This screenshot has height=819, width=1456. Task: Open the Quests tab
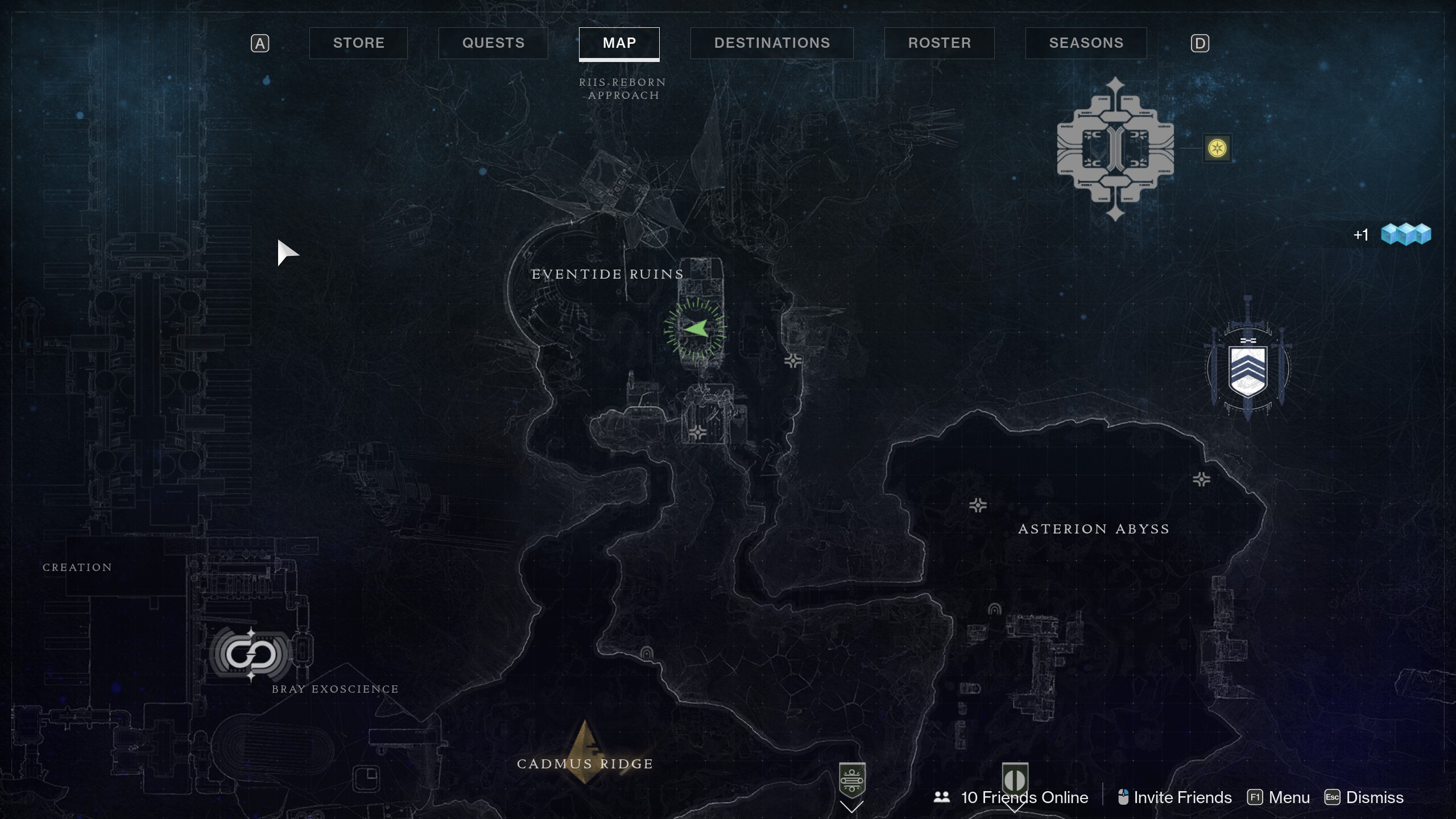coord(493,43)
